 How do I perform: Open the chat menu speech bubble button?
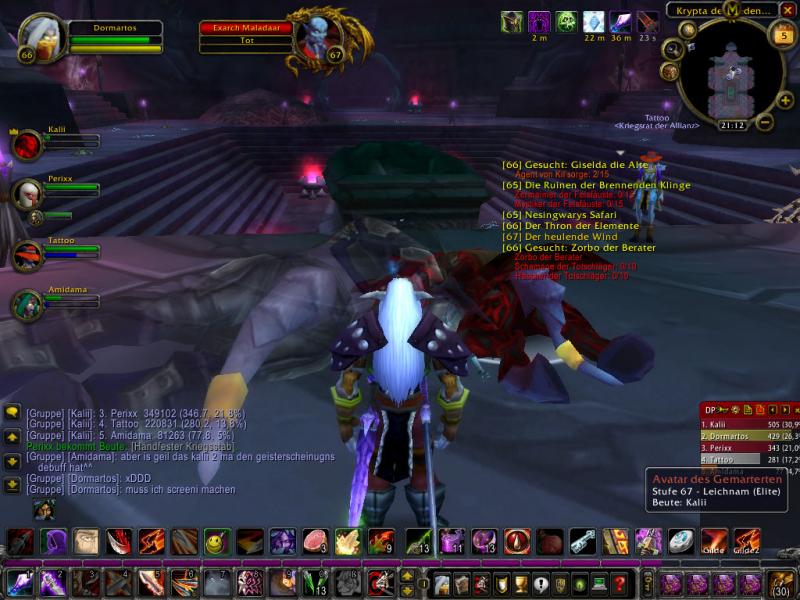[x=12, y=412]
